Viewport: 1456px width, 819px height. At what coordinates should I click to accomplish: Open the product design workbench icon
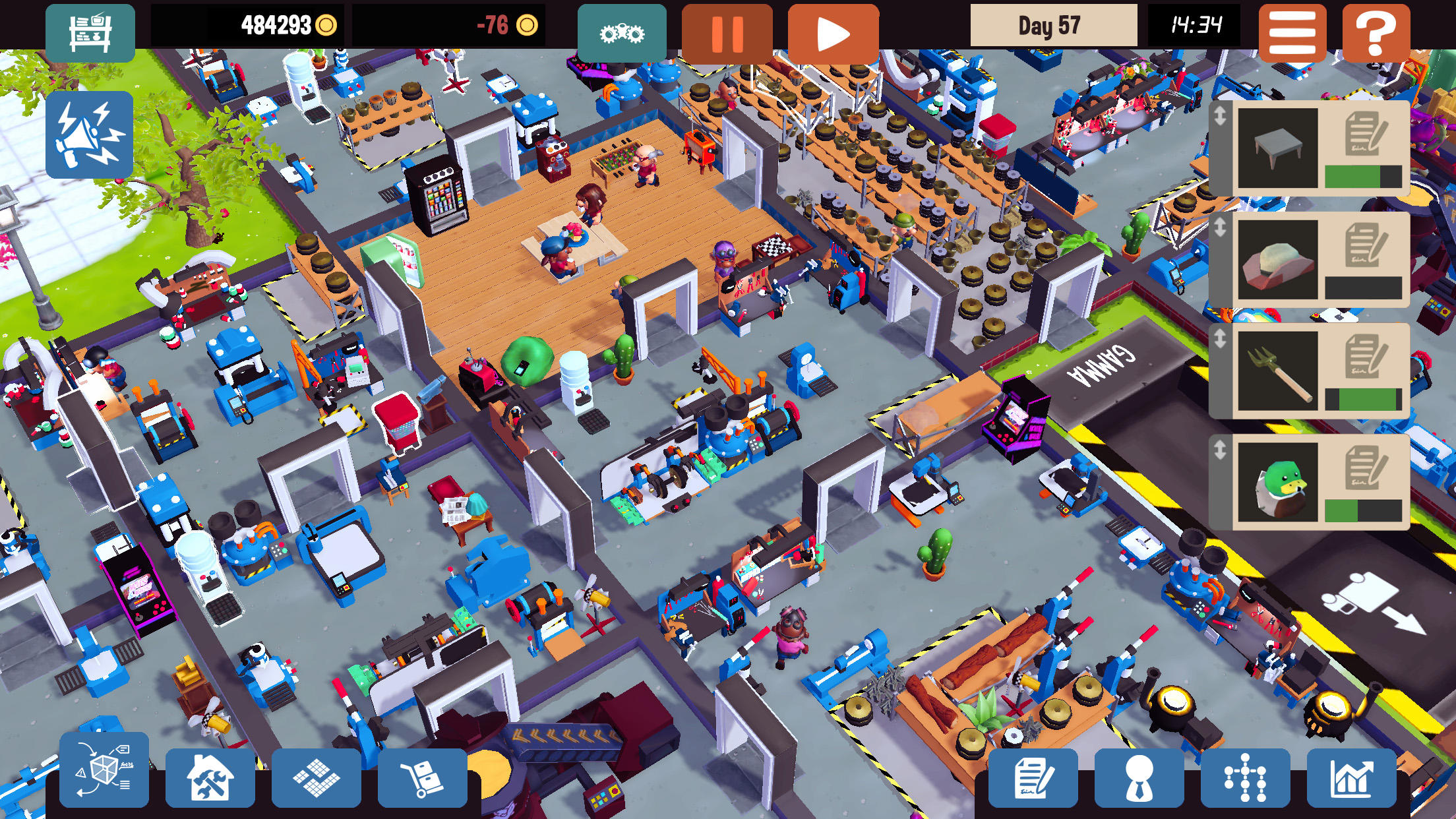pos(92,30)
